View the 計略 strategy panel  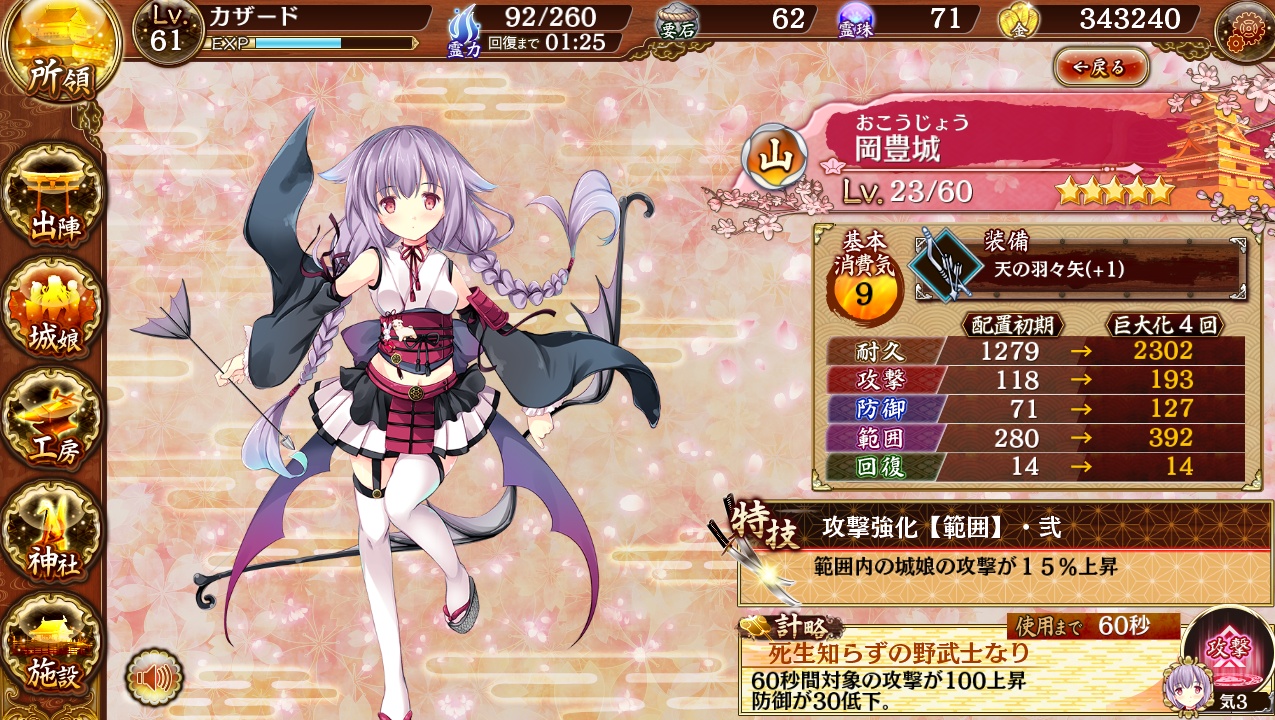960,665
